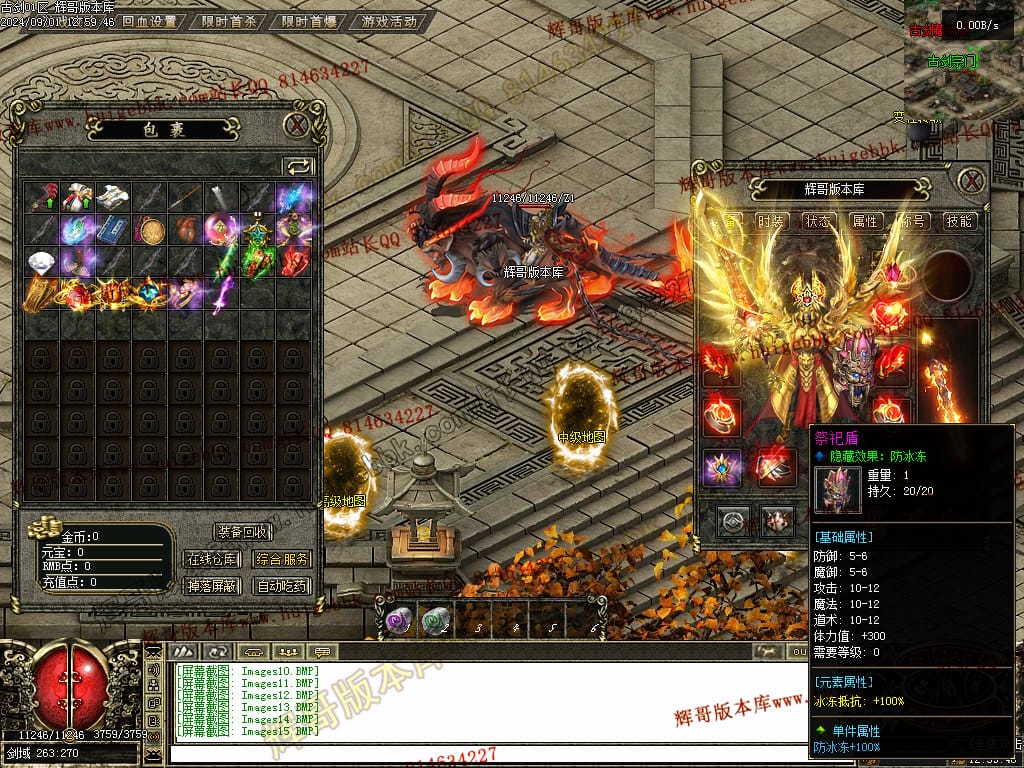Switch to the 状态 tab
Screen dimensions: 1024x768
tap(818, 221)
